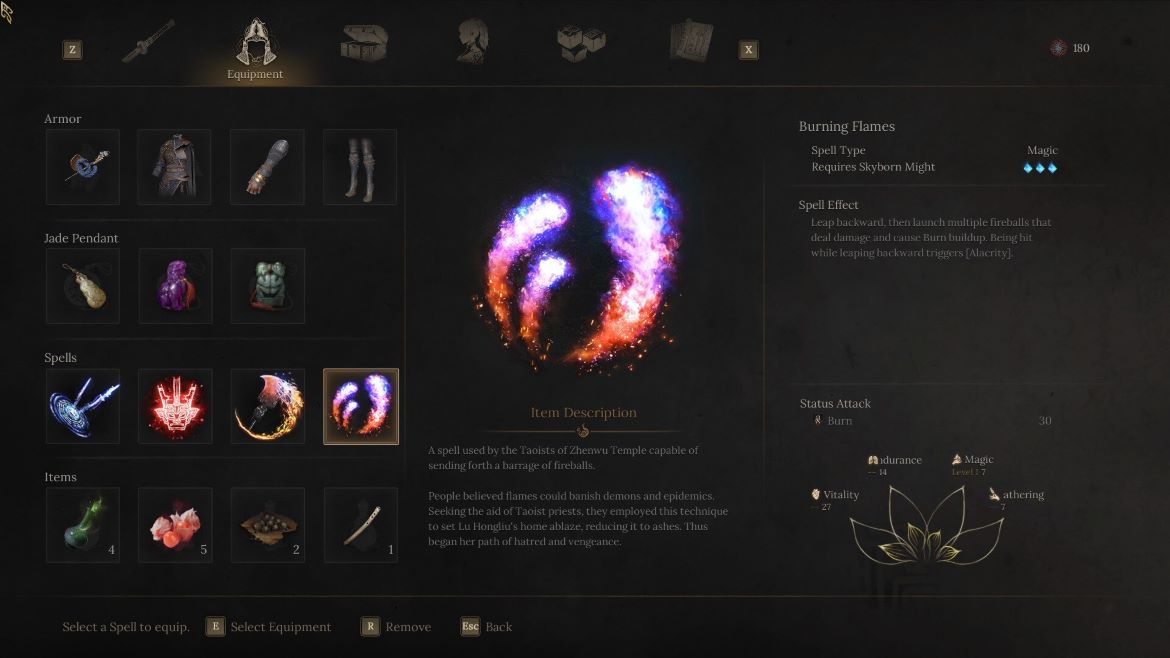Screen dimensions: 1170x658
Task: Select the flaming axe spell slot
Action: [x=267, y=406]
